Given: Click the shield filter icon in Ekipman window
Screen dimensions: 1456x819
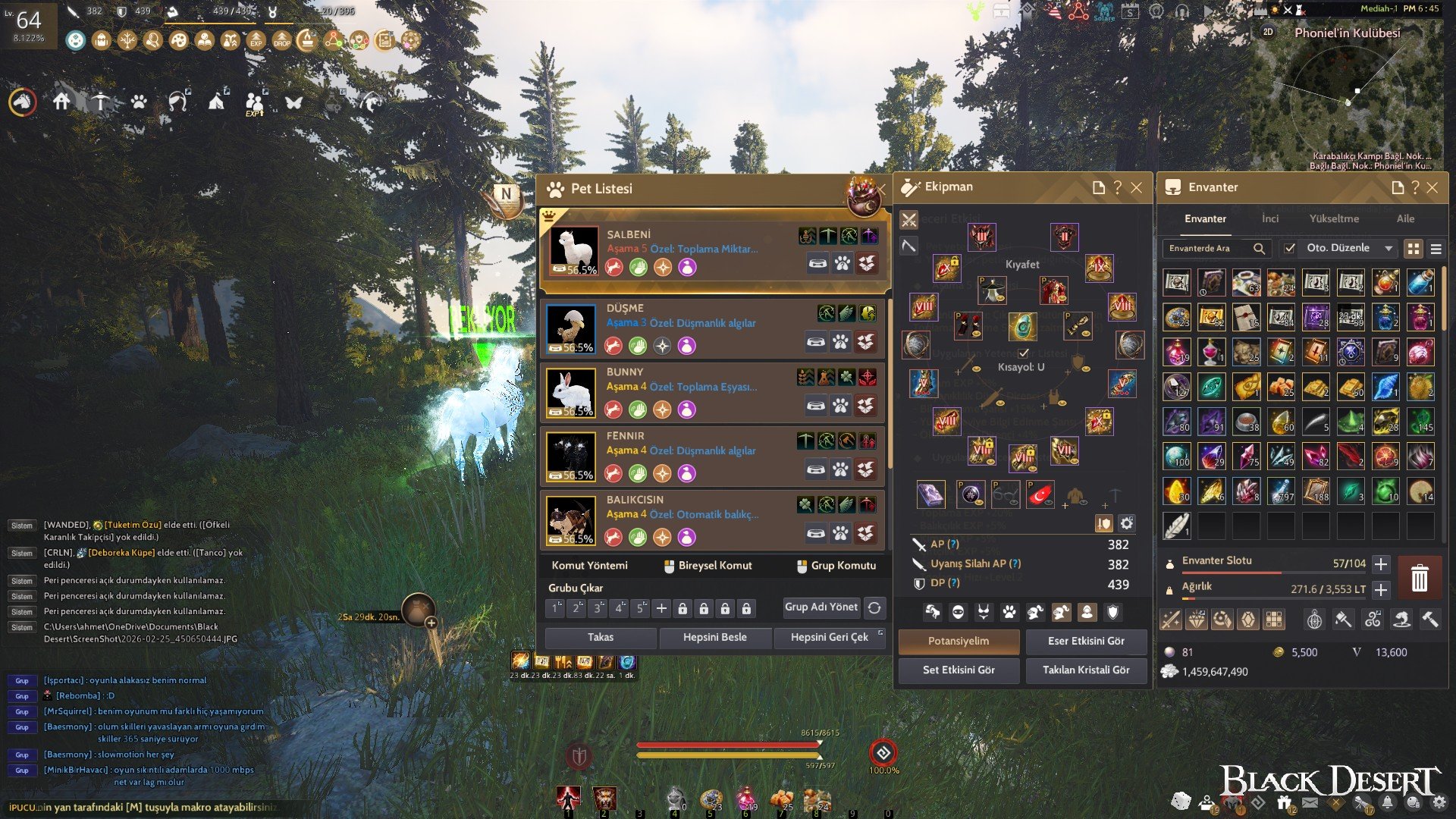Looking at the screenshot, I should tap(1112, 610).
